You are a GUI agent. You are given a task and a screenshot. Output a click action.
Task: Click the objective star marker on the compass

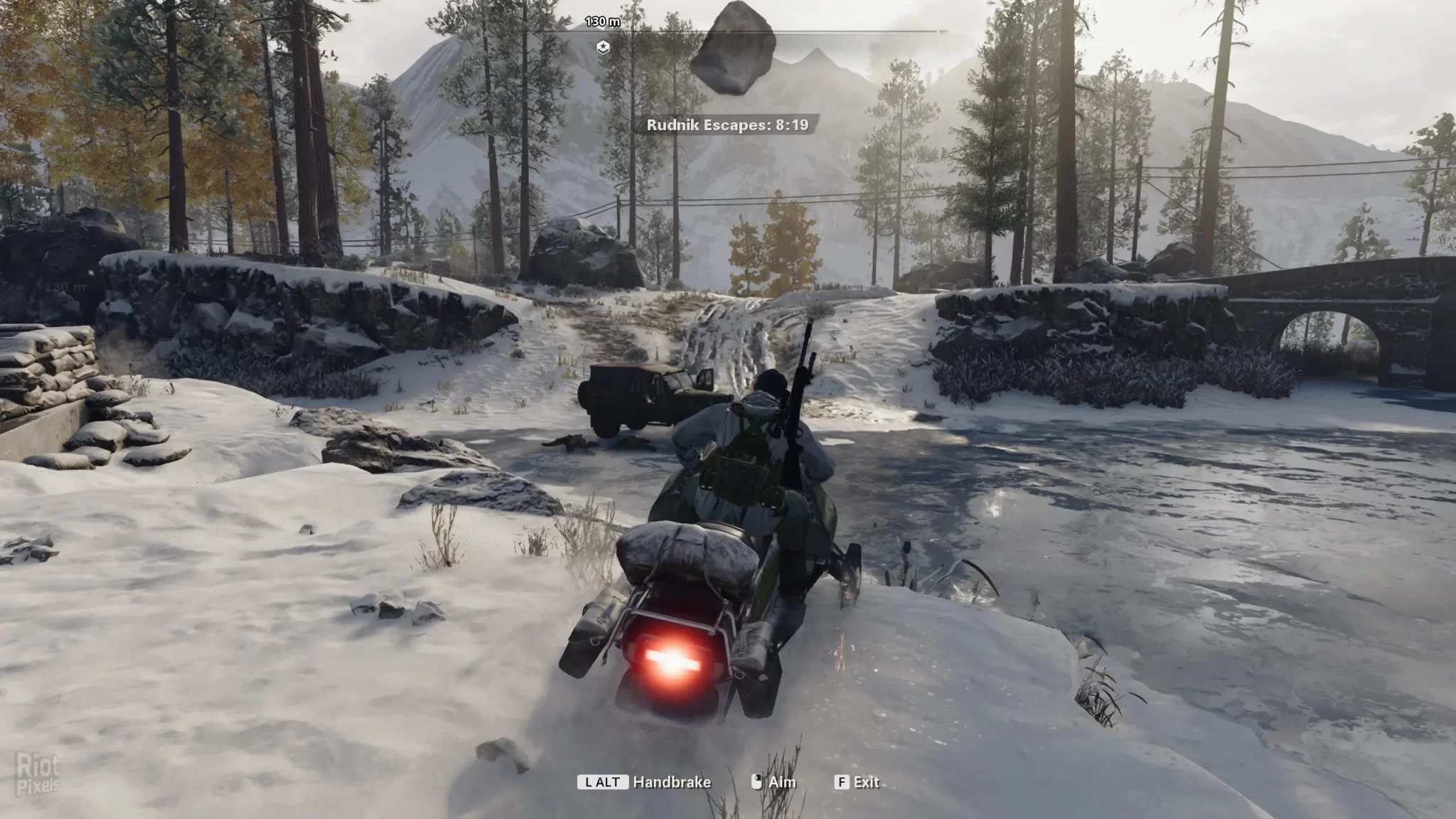(603, 48)
